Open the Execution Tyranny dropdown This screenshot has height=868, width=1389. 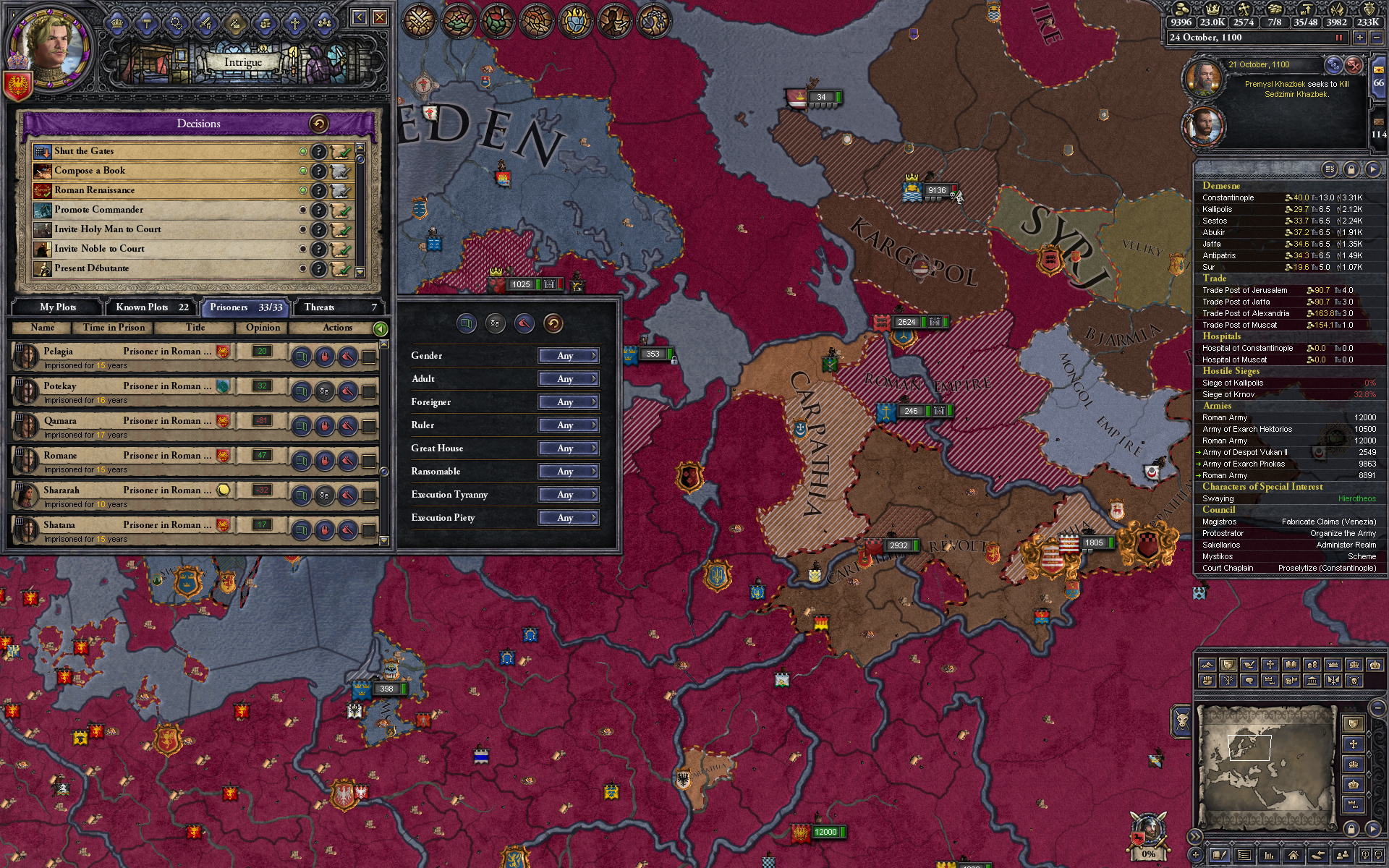(568, 495)
